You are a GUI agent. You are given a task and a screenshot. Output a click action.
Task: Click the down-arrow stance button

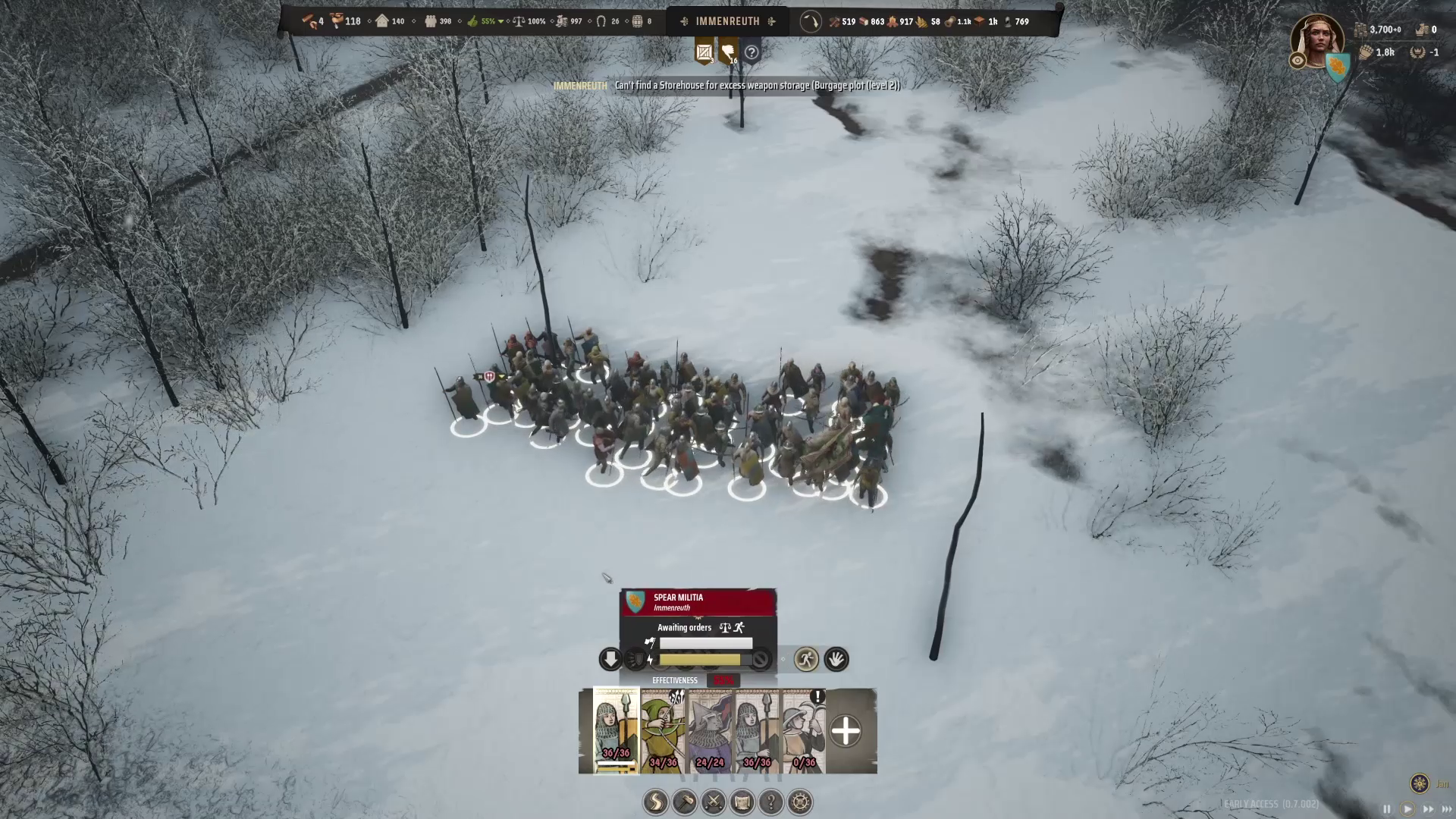(610, 659)
